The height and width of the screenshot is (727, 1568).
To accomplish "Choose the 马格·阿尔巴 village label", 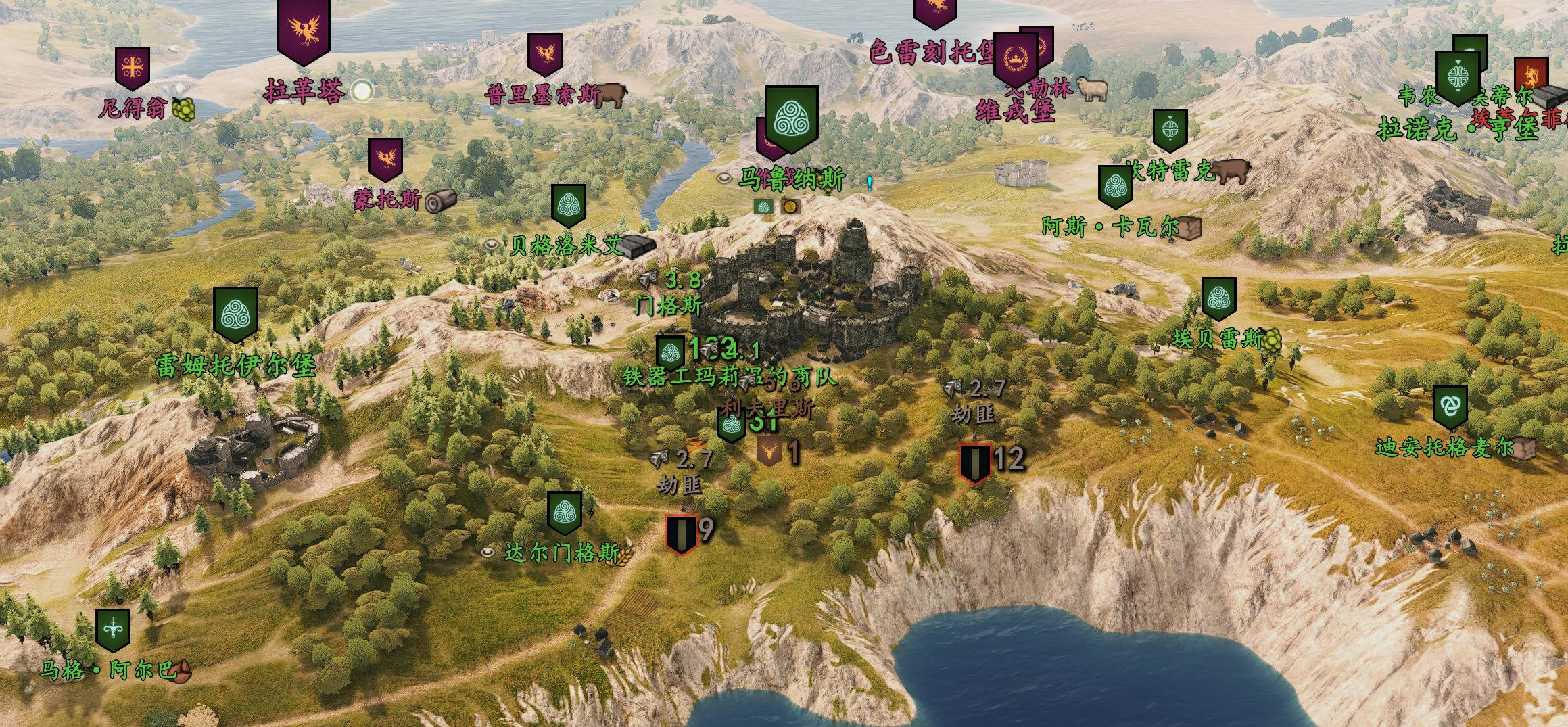I will 108,670.
